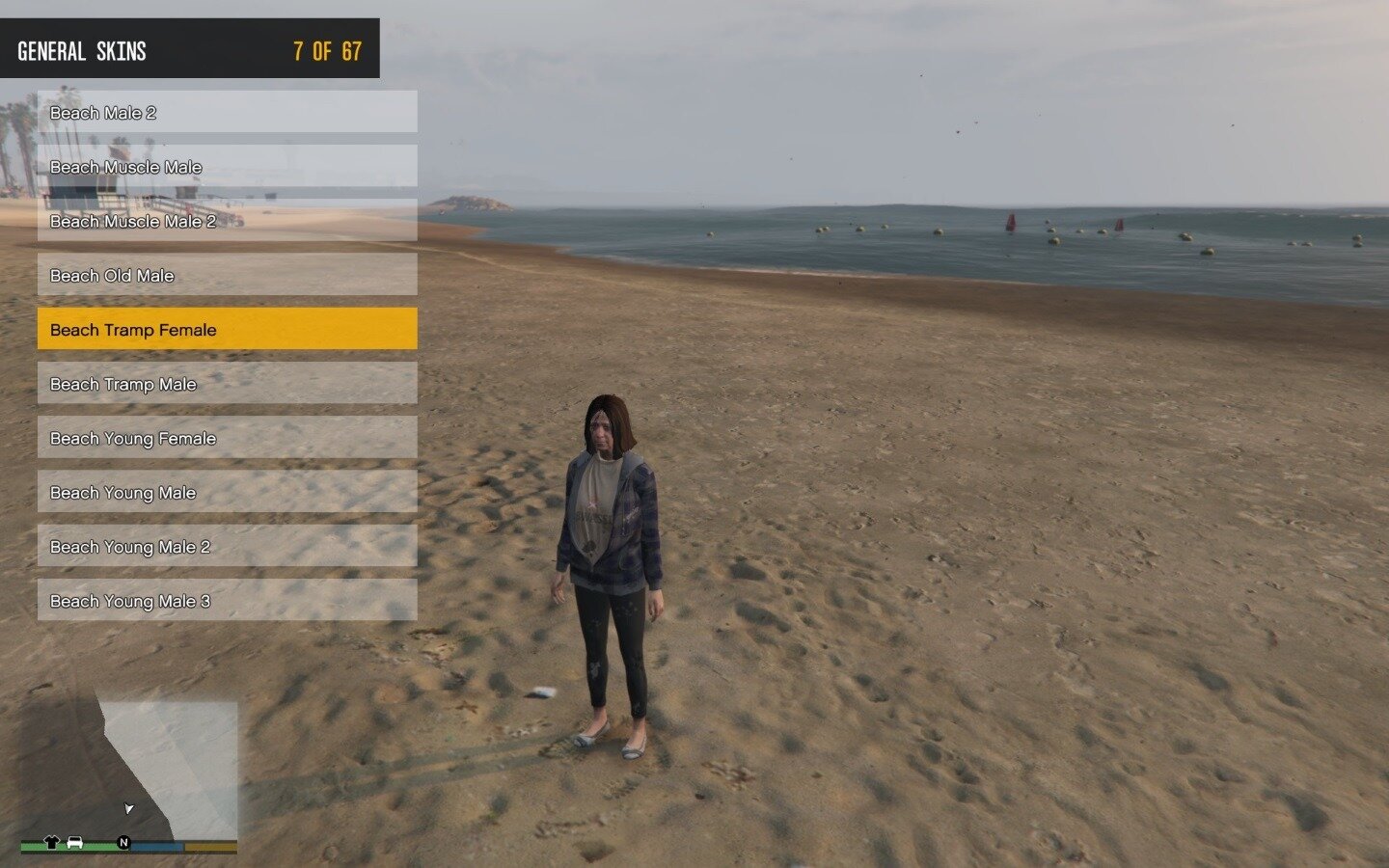
Task: Pick Beach Young Male 2 from skins
Action: tap(227, 546)
